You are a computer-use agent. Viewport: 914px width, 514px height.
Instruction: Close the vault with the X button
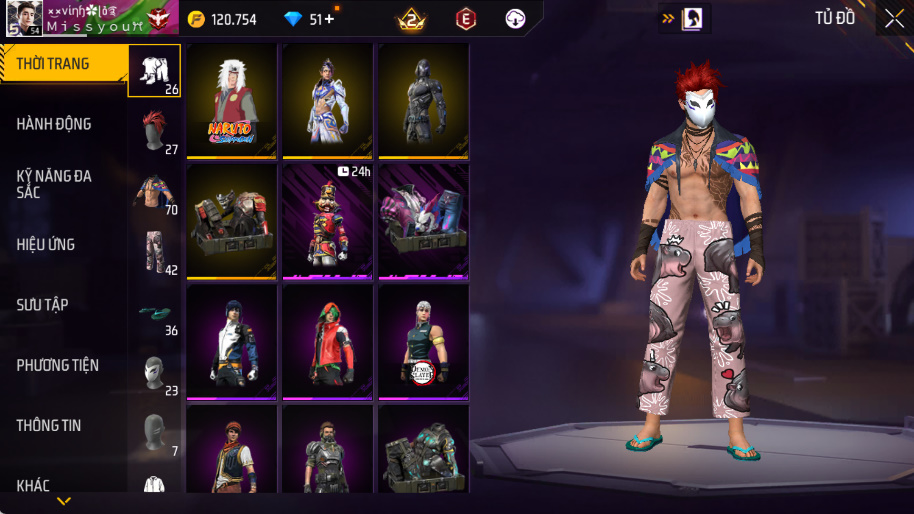click(x=893, y=18)
